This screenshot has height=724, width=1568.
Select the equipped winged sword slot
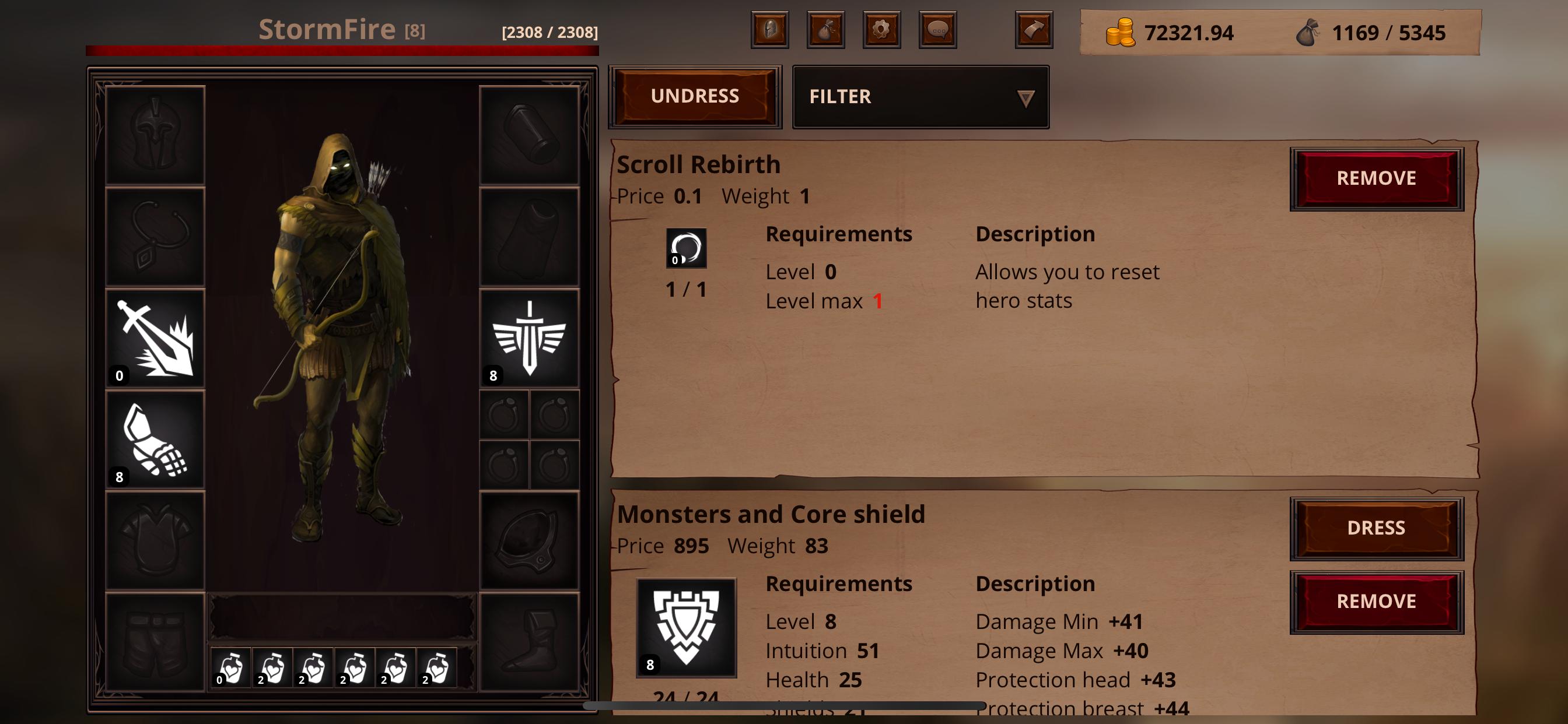click(529, 338)
